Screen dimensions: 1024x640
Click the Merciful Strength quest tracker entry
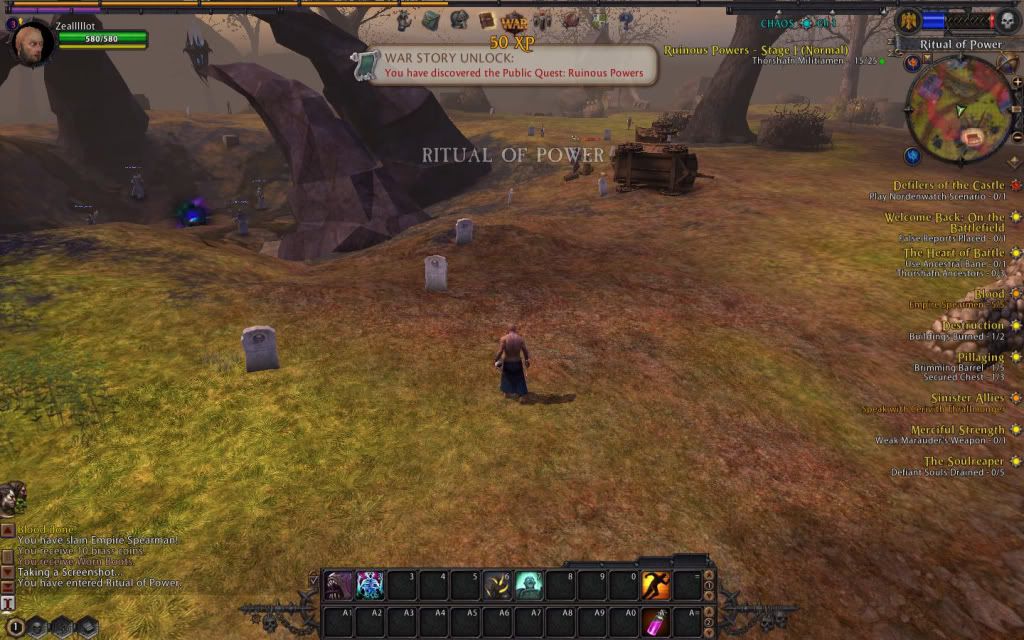[957, 430]
